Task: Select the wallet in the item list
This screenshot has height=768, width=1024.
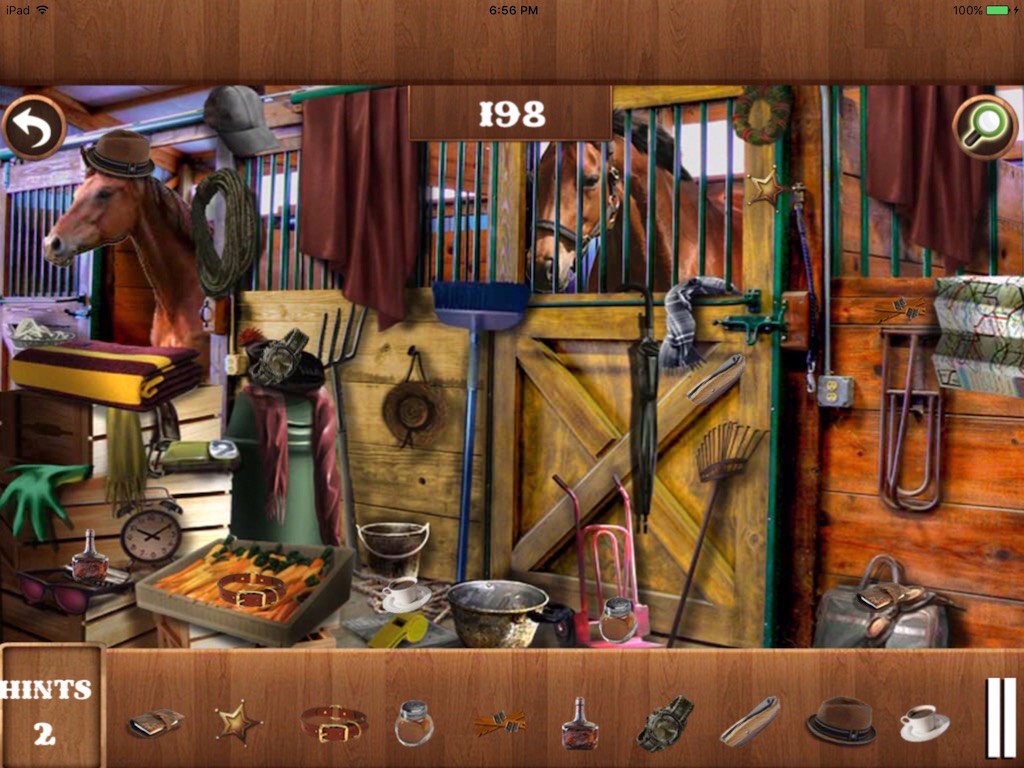Action: pos(155,722)
